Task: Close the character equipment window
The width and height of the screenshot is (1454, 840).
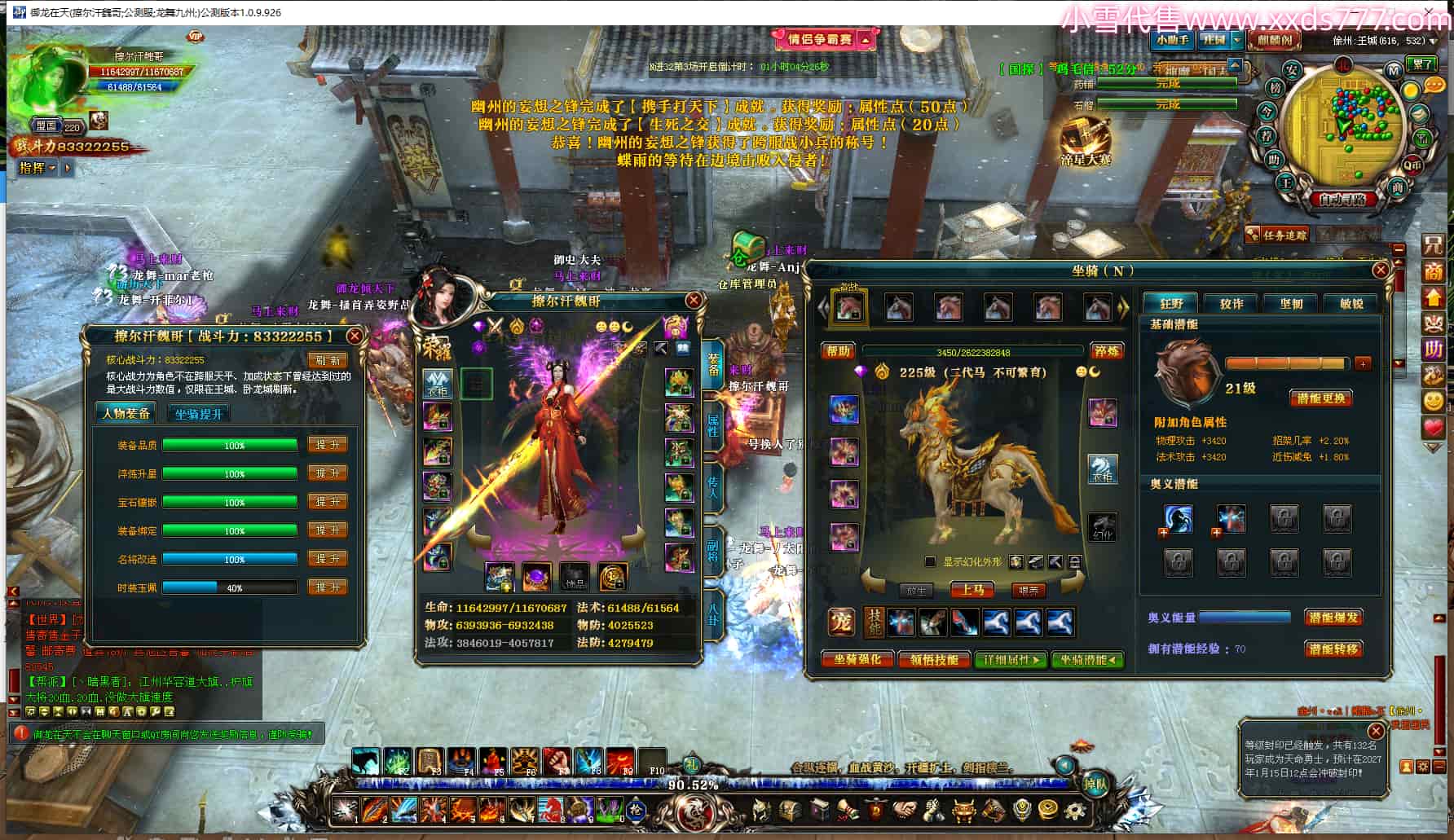Action: click(x=694, y=301)
